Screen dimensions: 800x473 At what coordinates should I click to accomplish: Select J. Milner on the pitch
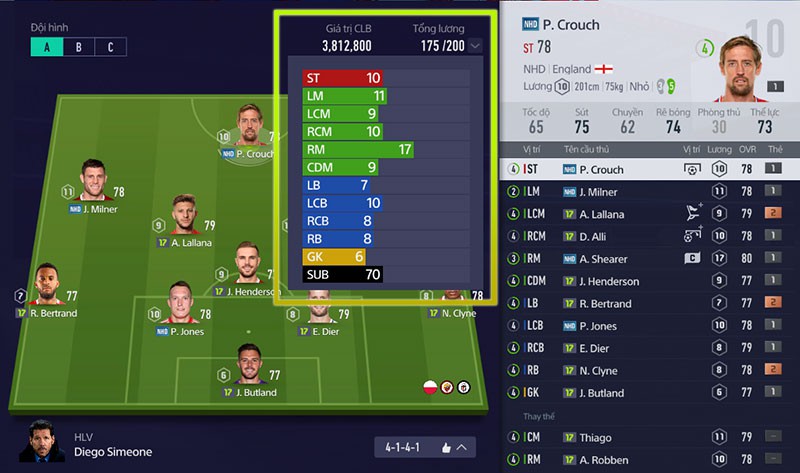click(x=93, y=182)
